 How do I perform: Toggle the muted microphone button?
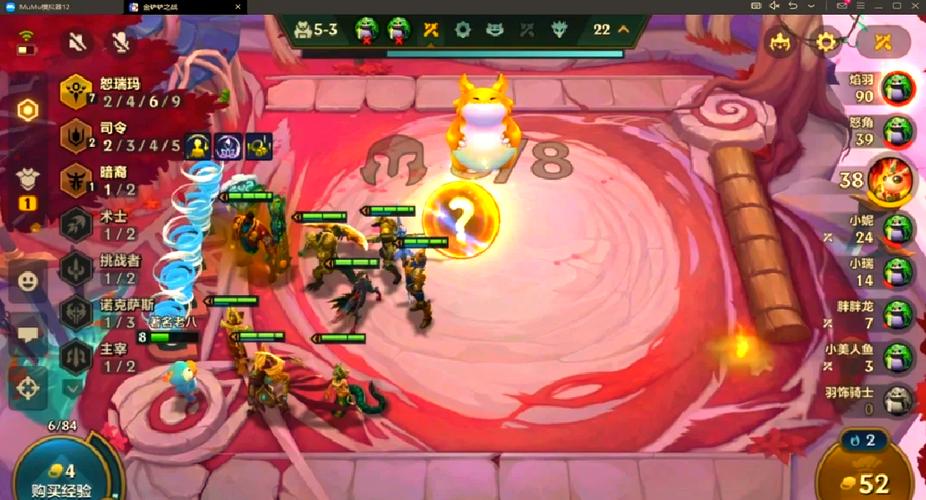[x=122, y=42]
